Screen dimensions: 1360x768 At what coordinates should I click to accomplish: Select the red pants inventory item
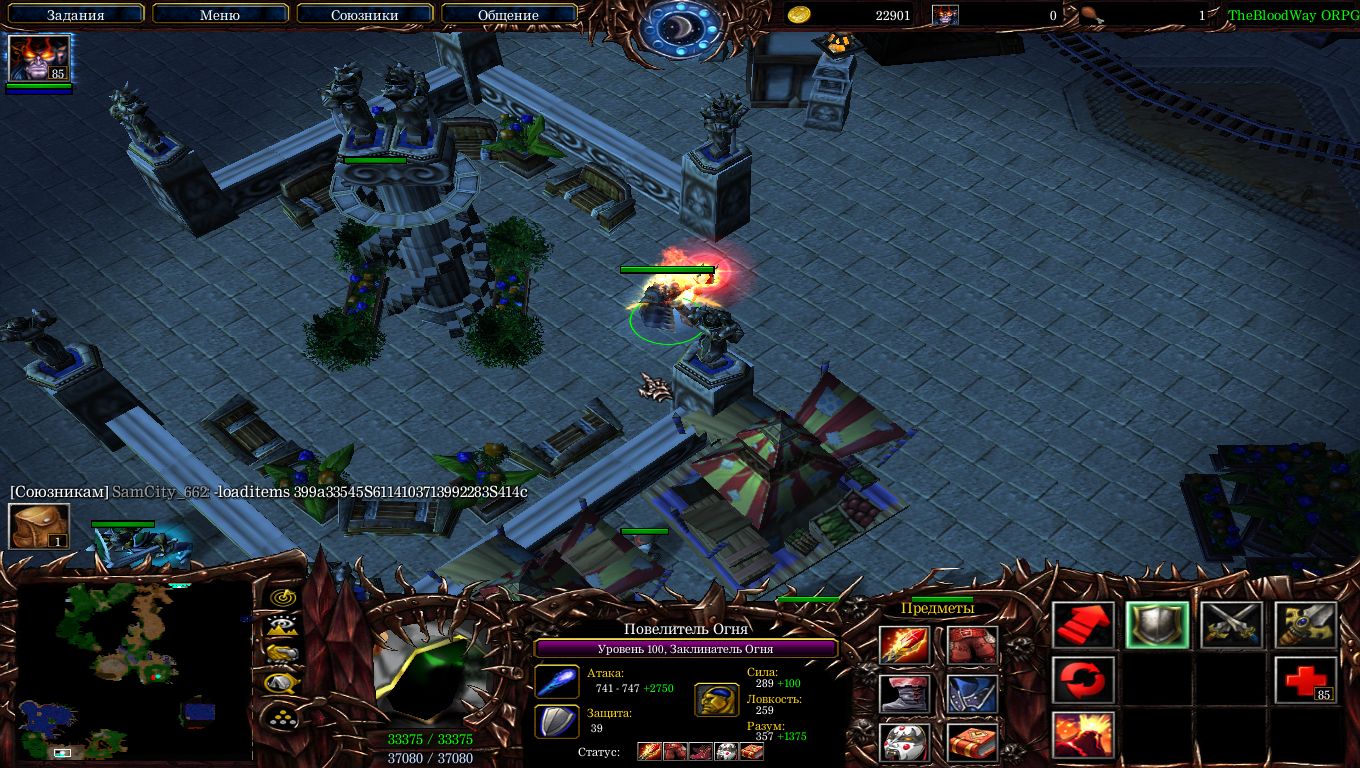[x=972, y=646]
